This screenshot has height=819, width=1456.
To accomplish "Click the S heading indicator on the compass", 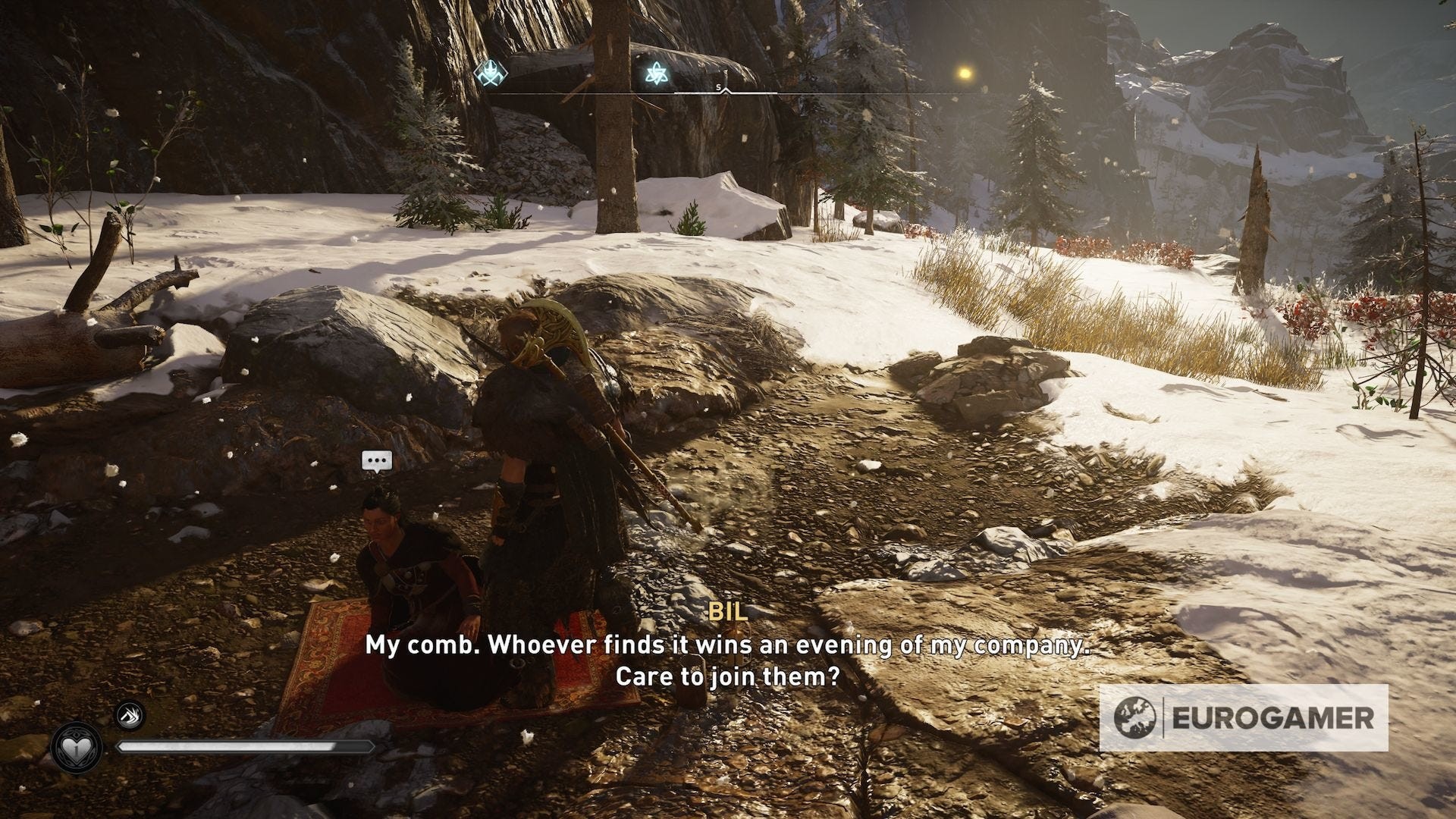I will pos(718,88).
